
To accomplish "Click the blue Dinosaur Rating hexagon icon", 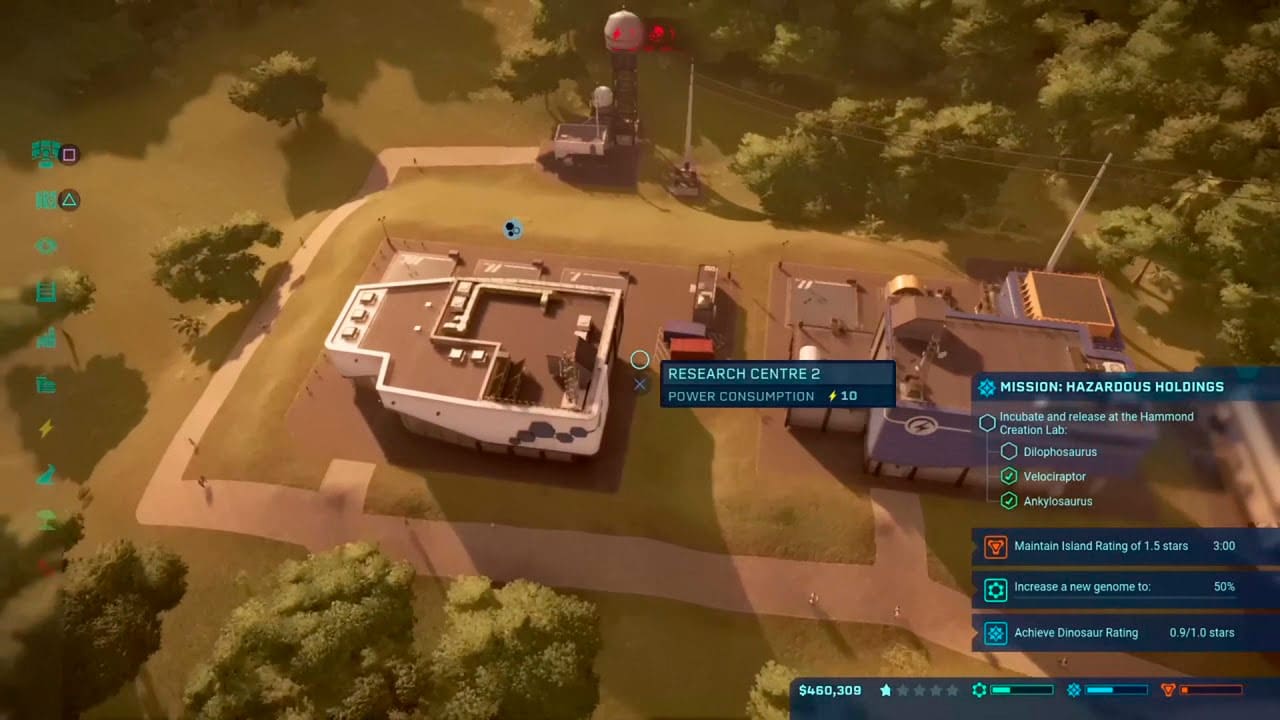I will 995,633.
